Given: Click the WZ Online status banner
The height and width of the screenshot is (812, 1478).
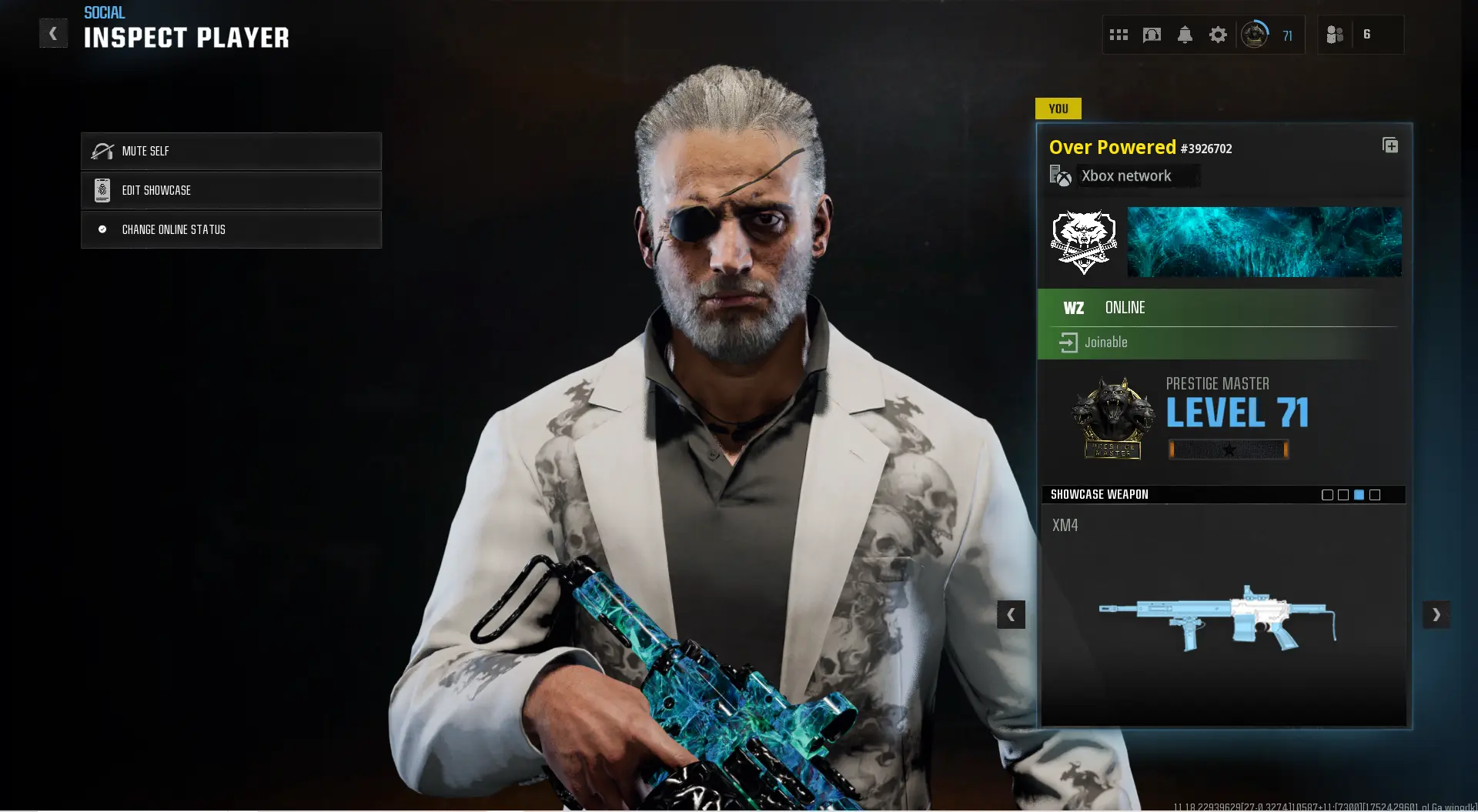Looking at the screenshot, I should pyautogui.click(x=1222, y=307).
